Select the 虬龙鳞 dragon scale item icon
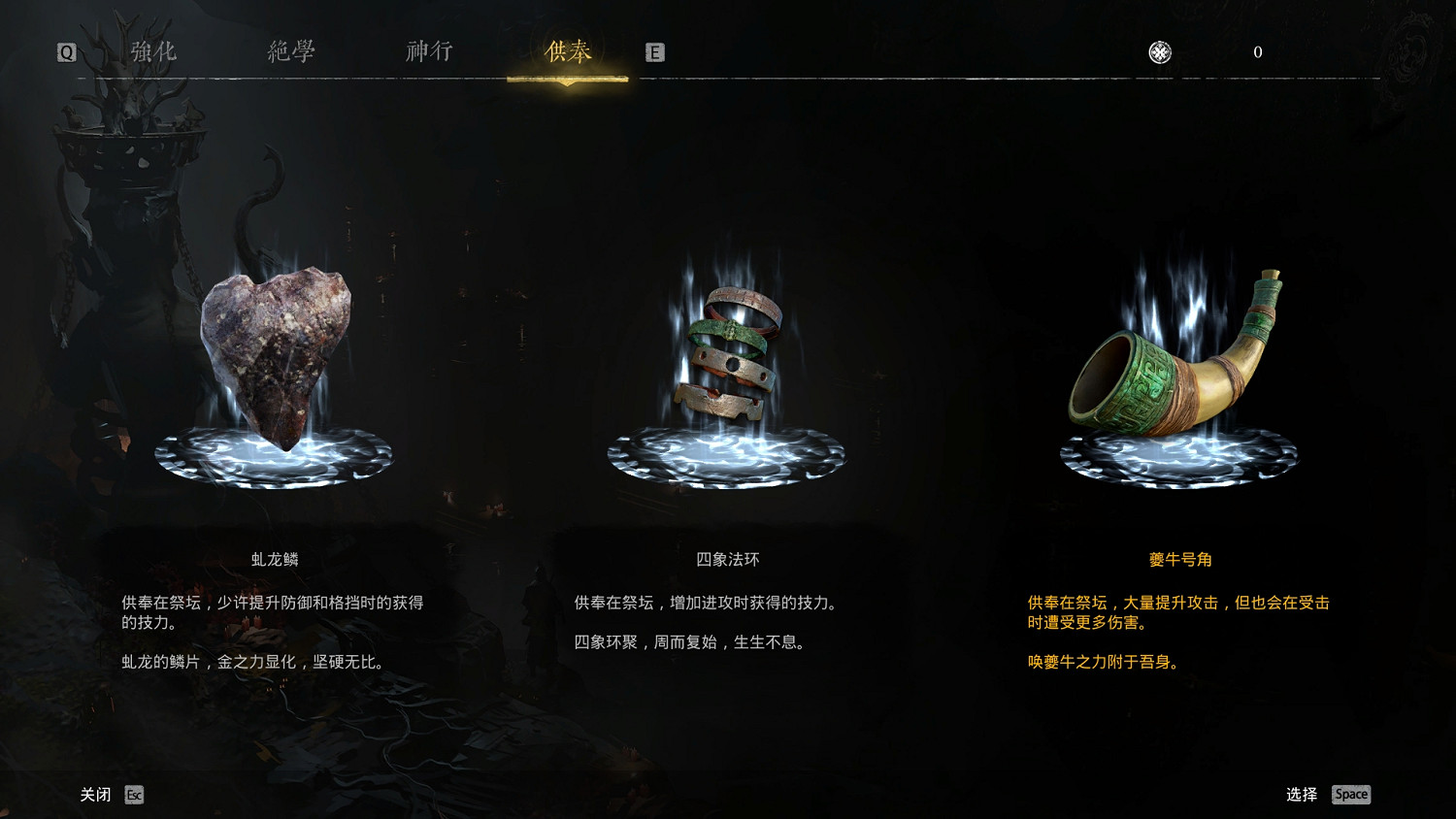The height and width of the screenshot is (819, 1456). point(275,359)
